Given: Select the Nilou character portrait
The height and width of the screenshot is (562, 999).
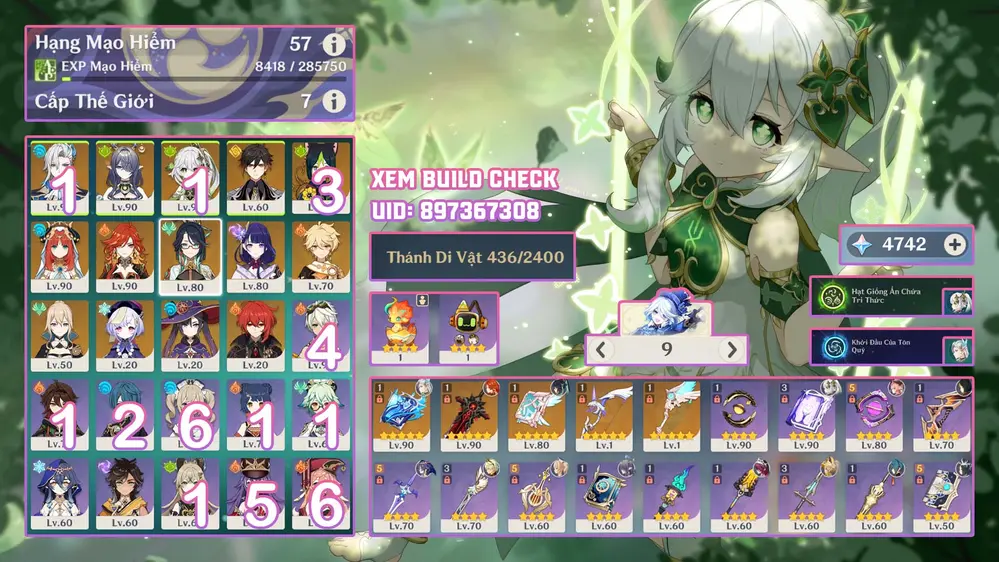Looking at the screenshot, I should [60, 254].
